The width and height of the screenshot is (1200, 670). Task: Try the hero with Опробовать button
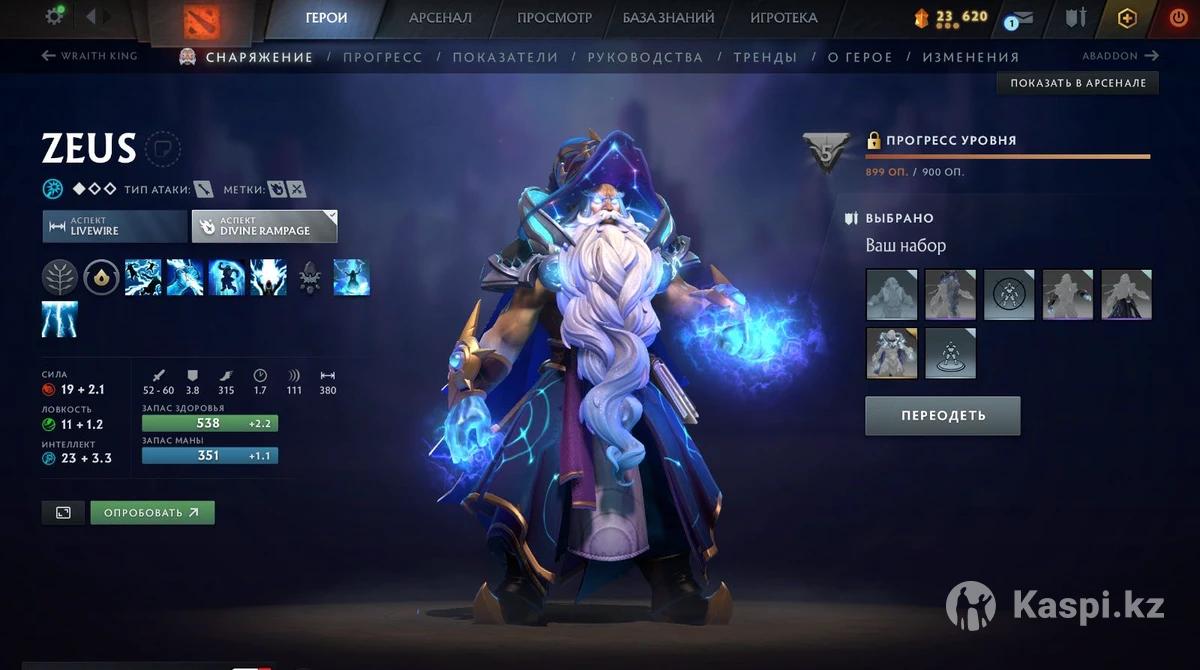(x=152, y=513)
